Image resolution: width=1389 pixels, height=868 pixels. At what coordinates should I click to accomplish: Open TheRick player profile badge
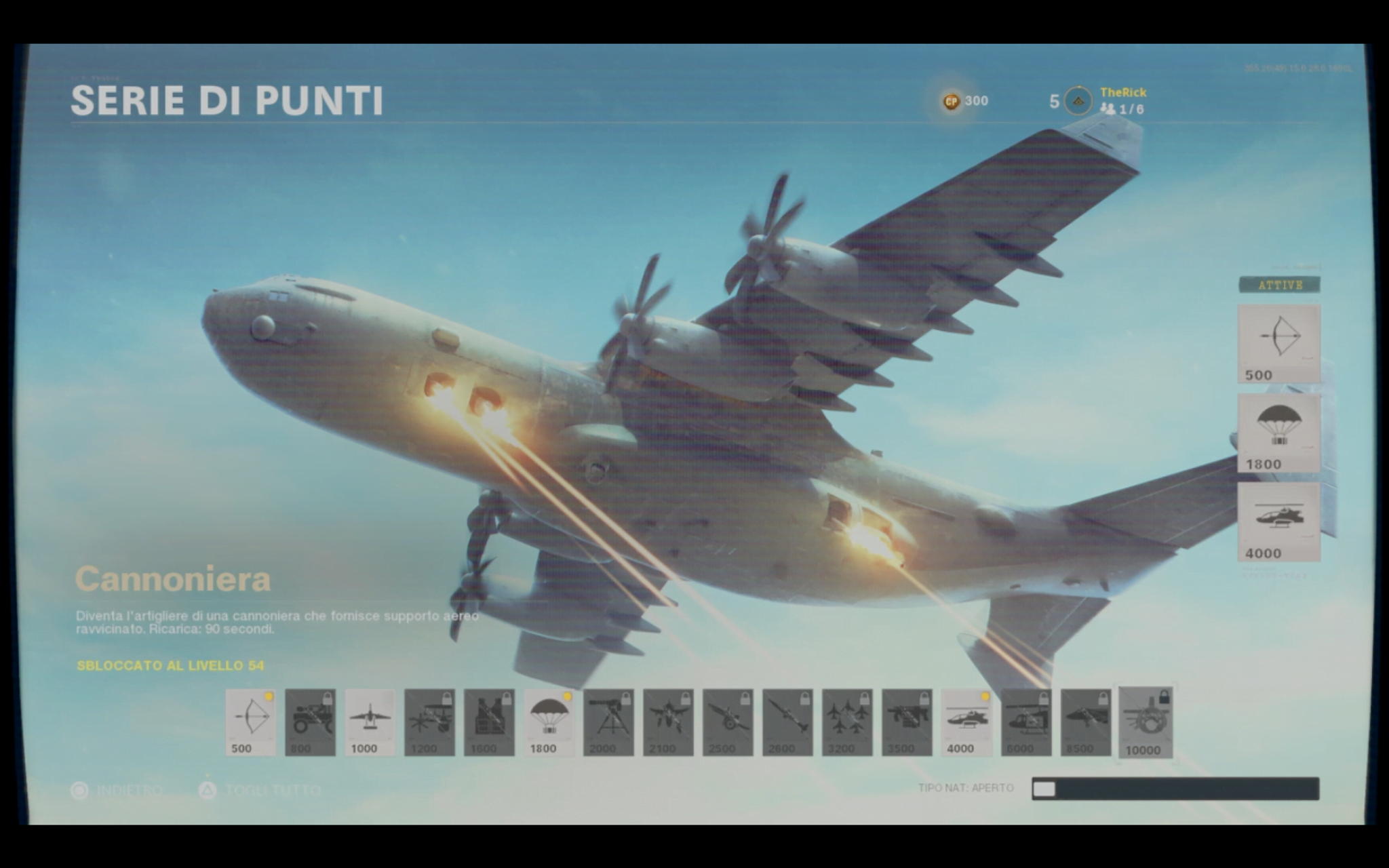(1078, 101)
